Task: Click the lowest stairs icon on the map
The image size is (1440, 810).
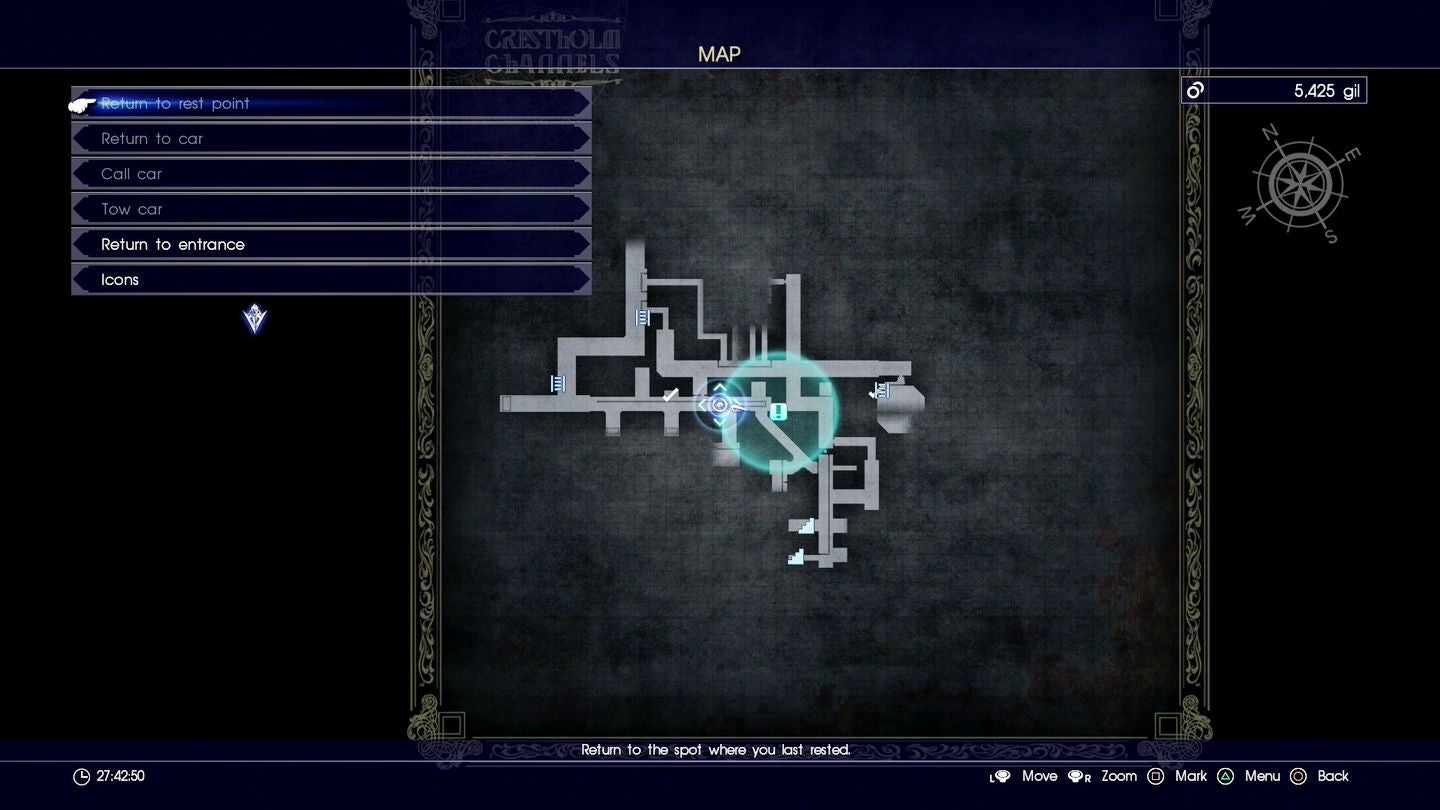Action: coord(796,556)
